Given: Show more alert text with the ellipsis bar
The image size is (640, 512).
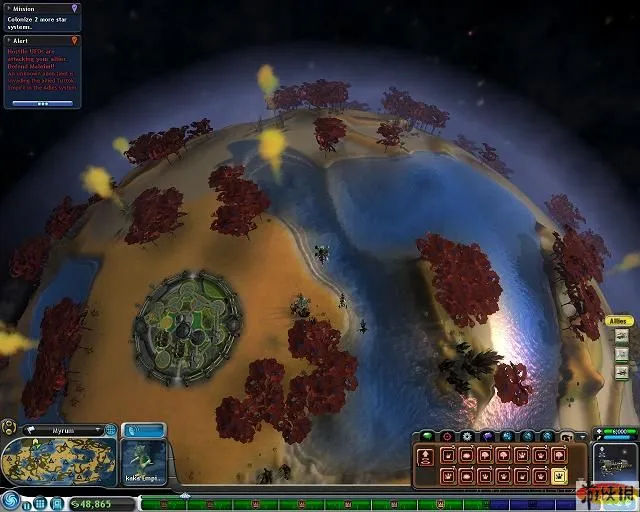Looking at the screenshot, I should pyautogui.click(x=42, y=102).
